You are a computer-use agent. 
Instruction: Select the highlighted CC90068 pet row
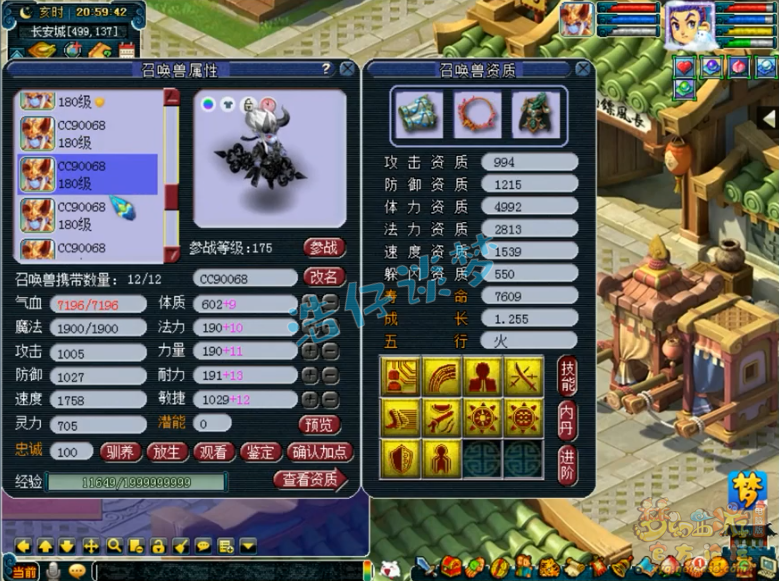88,174
